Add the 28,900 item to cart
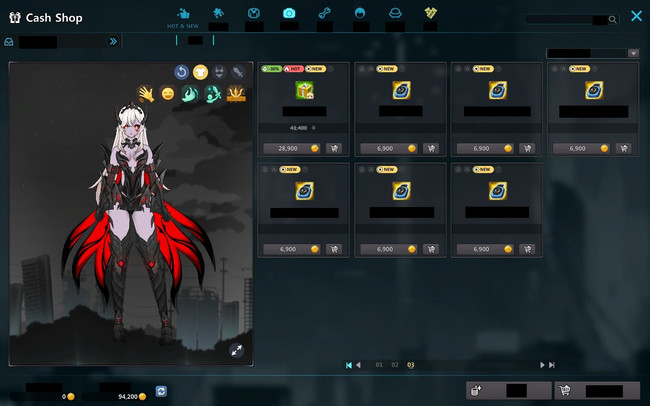This screenshot has width=650, height=407. pos(333,148)
